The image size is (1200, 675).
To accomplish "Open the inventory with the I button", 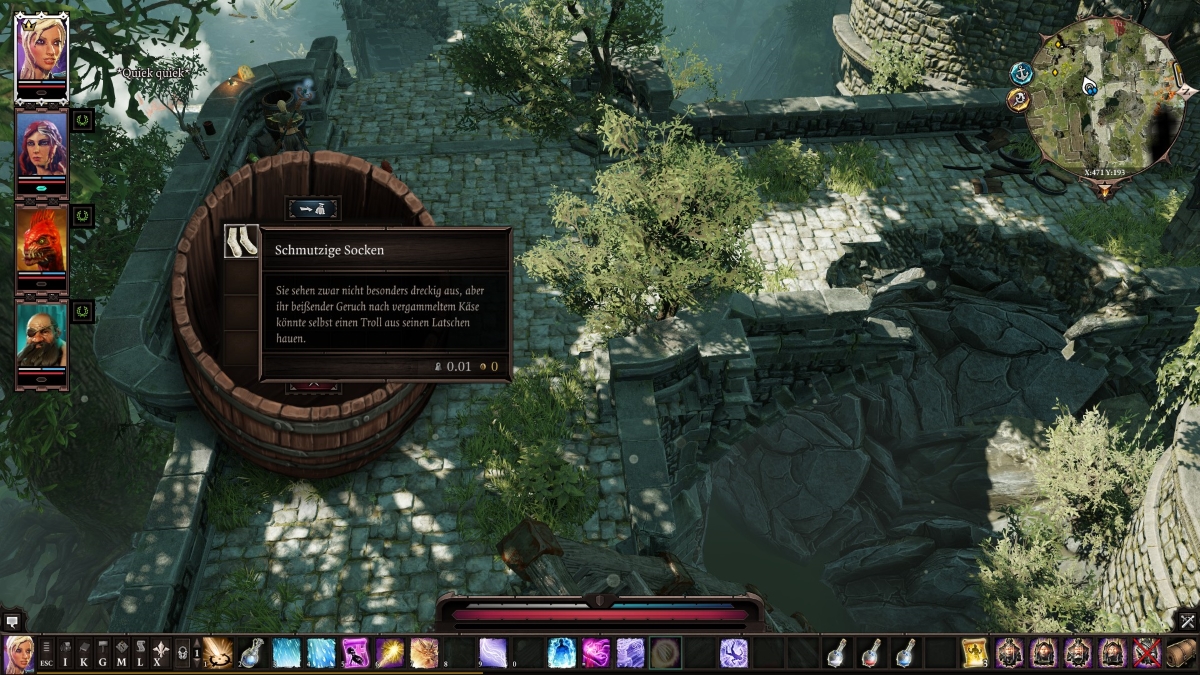I will coord(66,653).
